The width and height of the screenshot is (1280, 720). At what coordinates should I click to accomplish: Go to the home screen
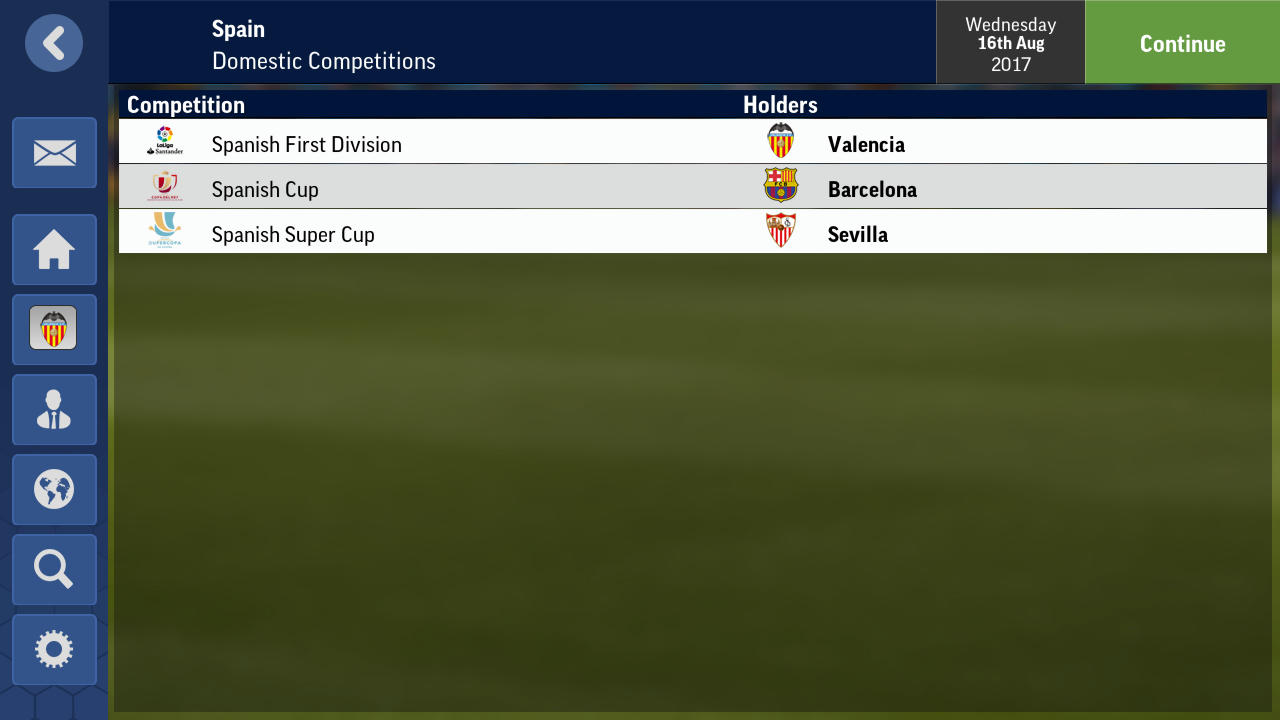click(x=54, y=250)
